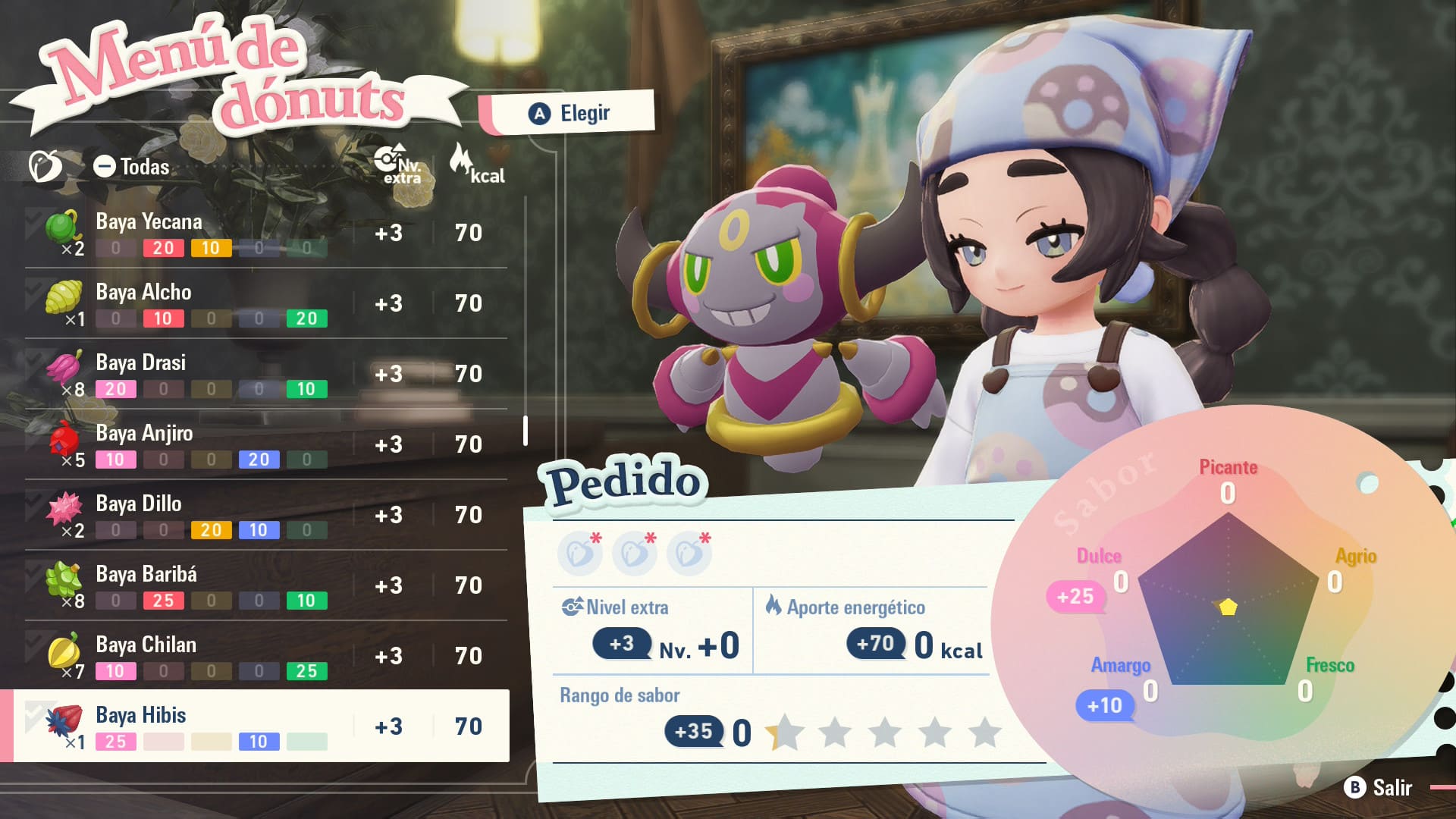The image size is (1456, 819).
Task: Select the third donut slot in Pedido
Action: click(x=689, y=554)
